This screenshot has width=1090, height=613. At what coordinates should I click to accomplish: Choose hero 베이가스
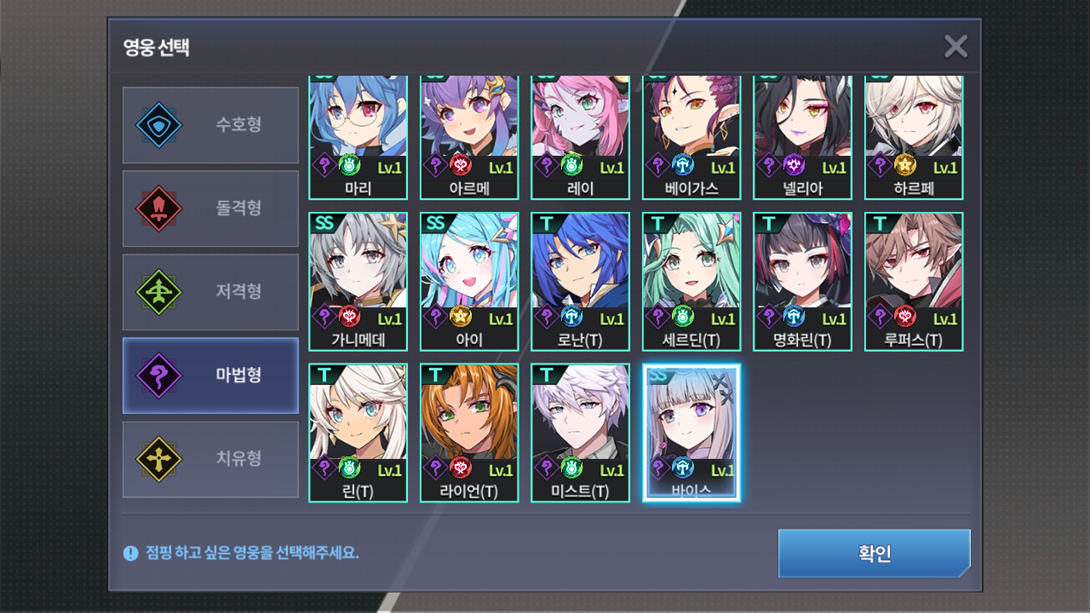click(x=691, y=135)
